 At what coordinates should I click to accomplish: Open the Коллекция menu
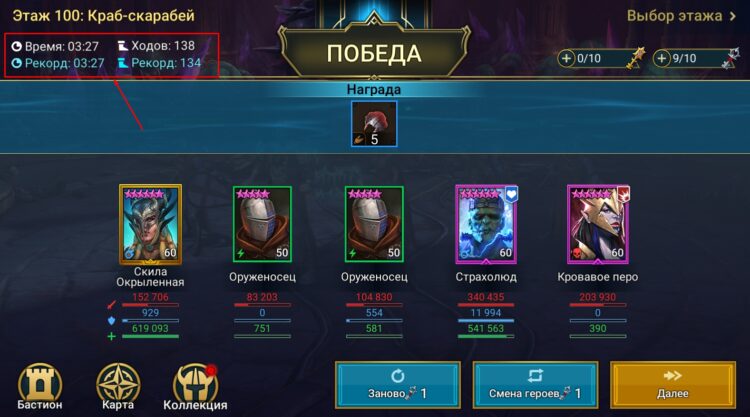click(x=195, y=385)
